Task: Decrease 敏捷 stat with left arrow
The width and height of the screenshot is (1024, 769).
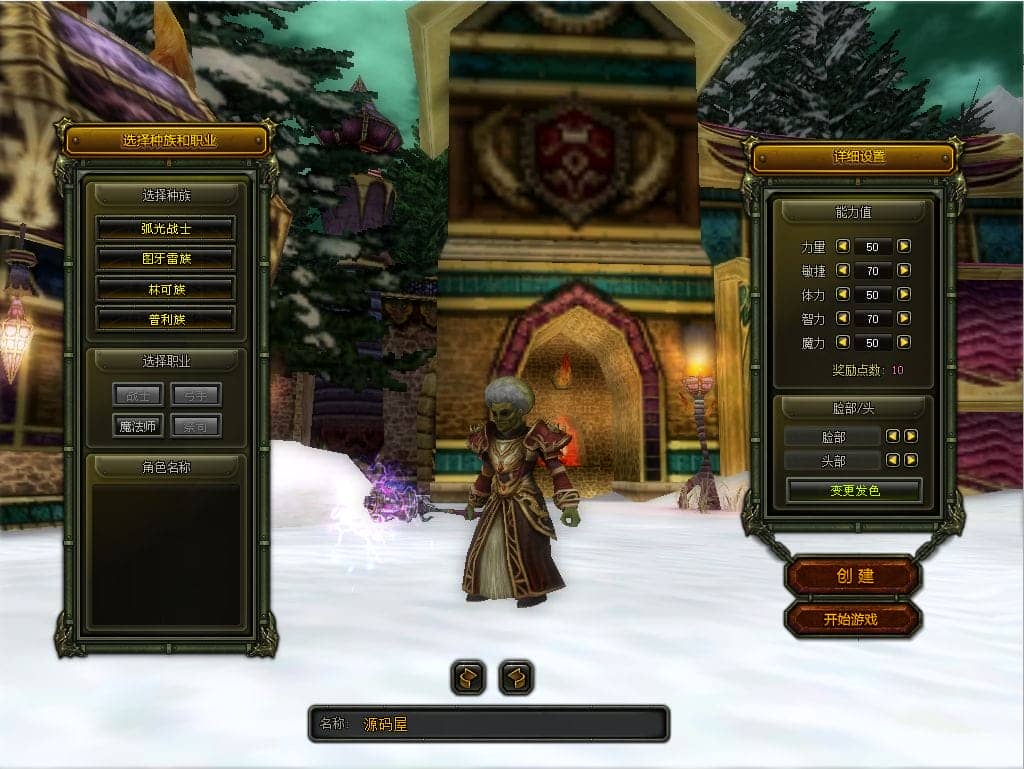Action: pos(842,270)
